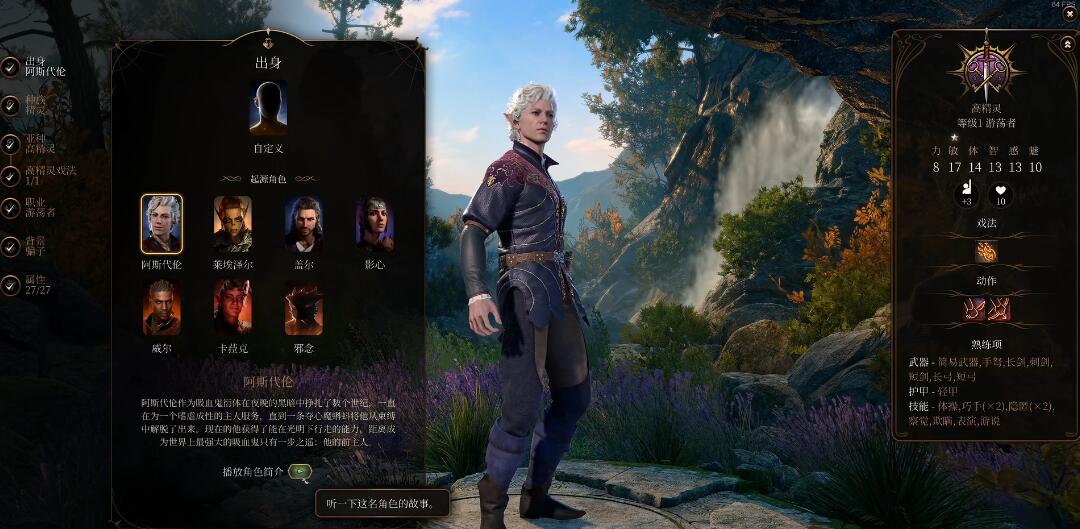Click the rogue class emblem

[x=986, y=70]
